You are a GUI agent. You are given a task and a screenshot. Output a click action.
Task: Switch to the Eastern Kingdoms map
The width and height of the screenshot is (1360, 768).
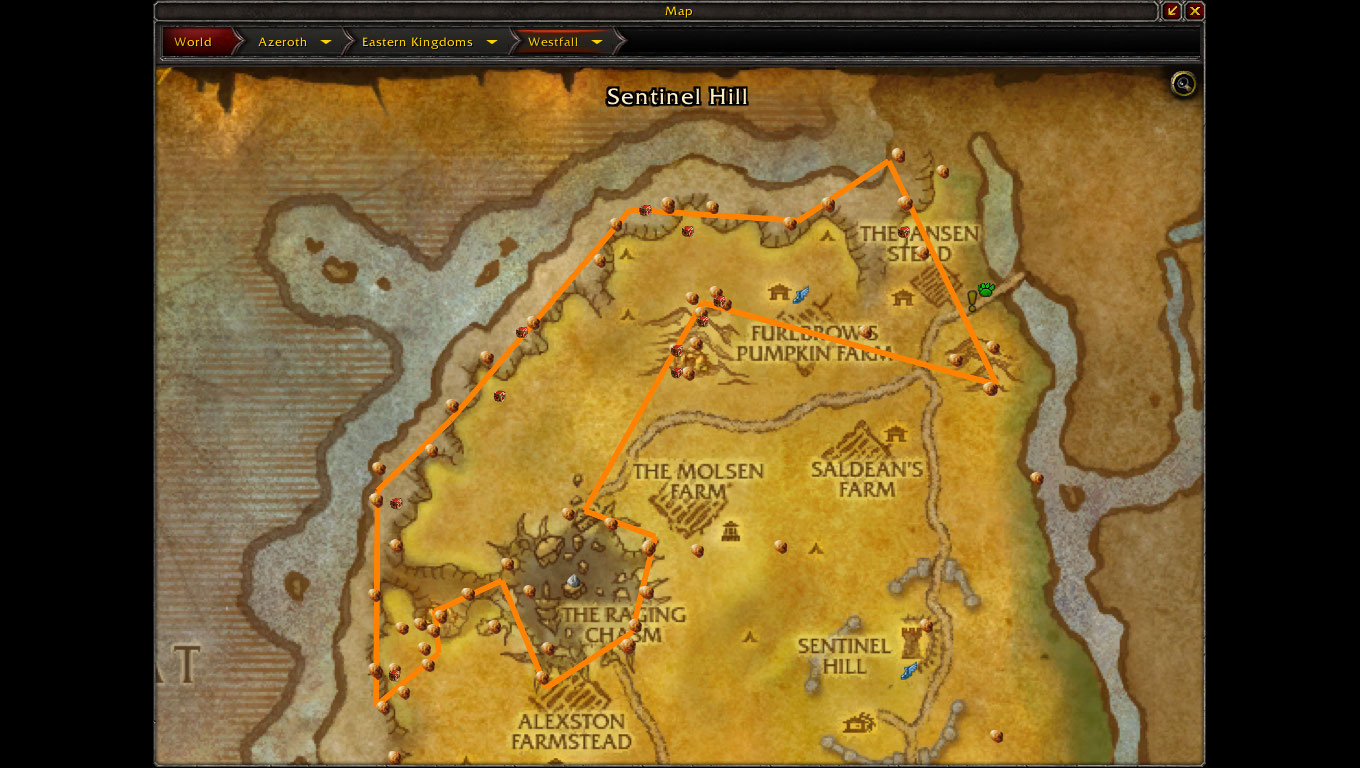[x=417, y=42]
